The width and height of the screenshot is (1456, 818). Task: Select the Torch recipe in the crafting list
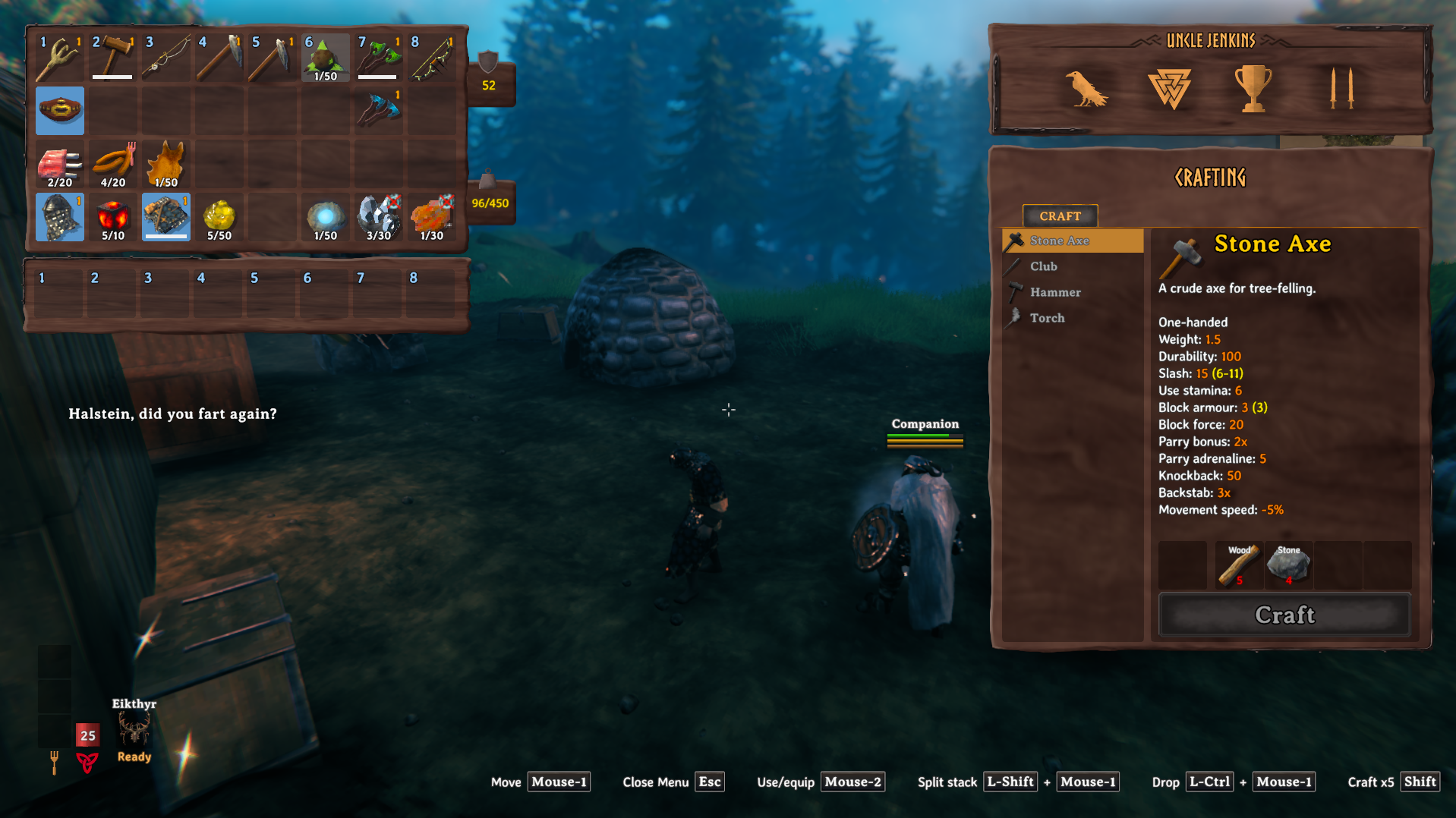point(1046,318)
